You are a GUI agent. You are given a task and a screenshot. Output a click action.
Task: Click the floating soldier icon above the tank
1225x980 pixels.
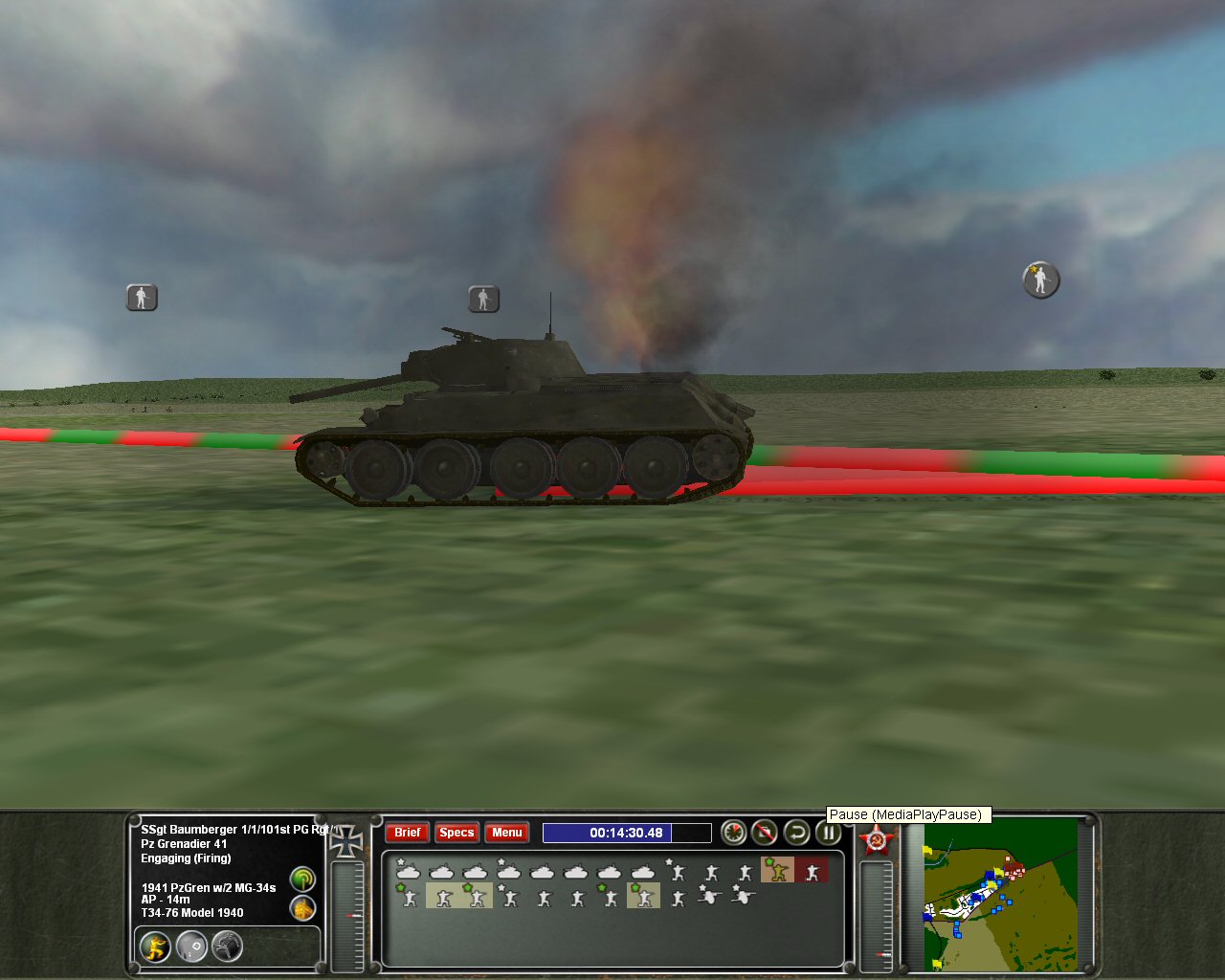(x=483, y=298)
